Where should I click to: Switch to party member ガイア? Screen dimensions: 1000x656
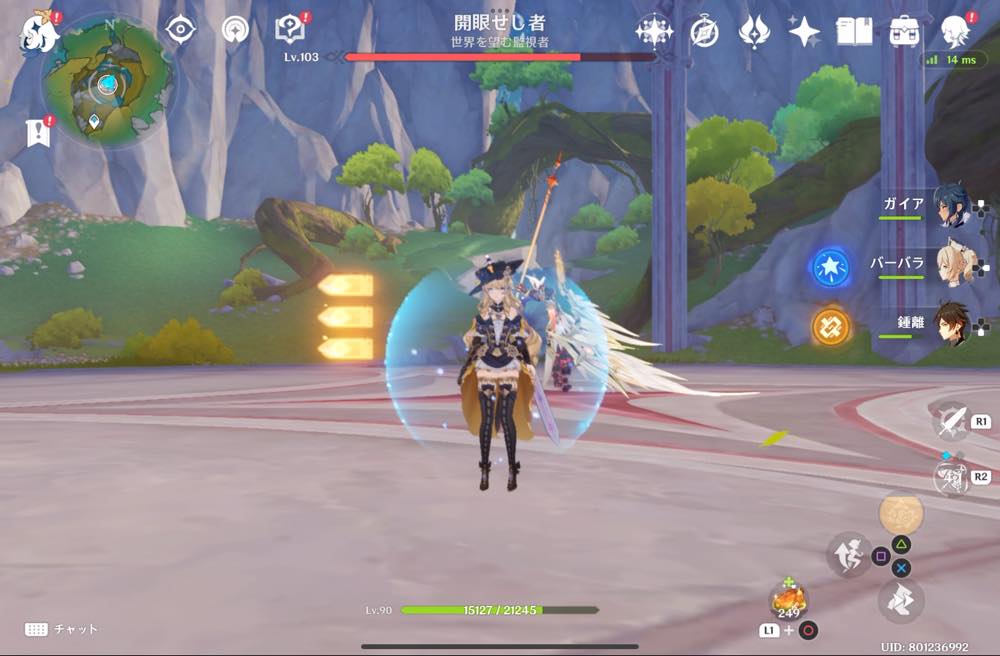950,205
